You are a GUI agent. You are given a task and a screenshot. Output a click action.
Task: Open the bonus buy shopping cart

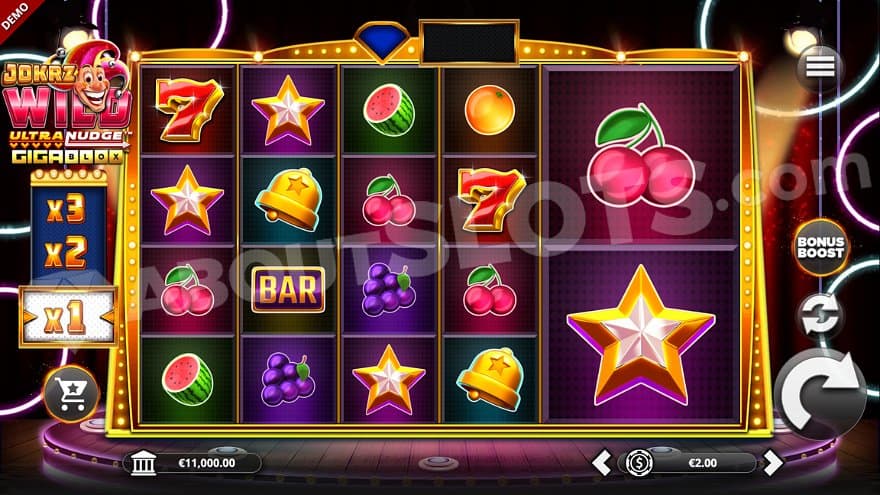pyautogui.click(x=72, y=394)
